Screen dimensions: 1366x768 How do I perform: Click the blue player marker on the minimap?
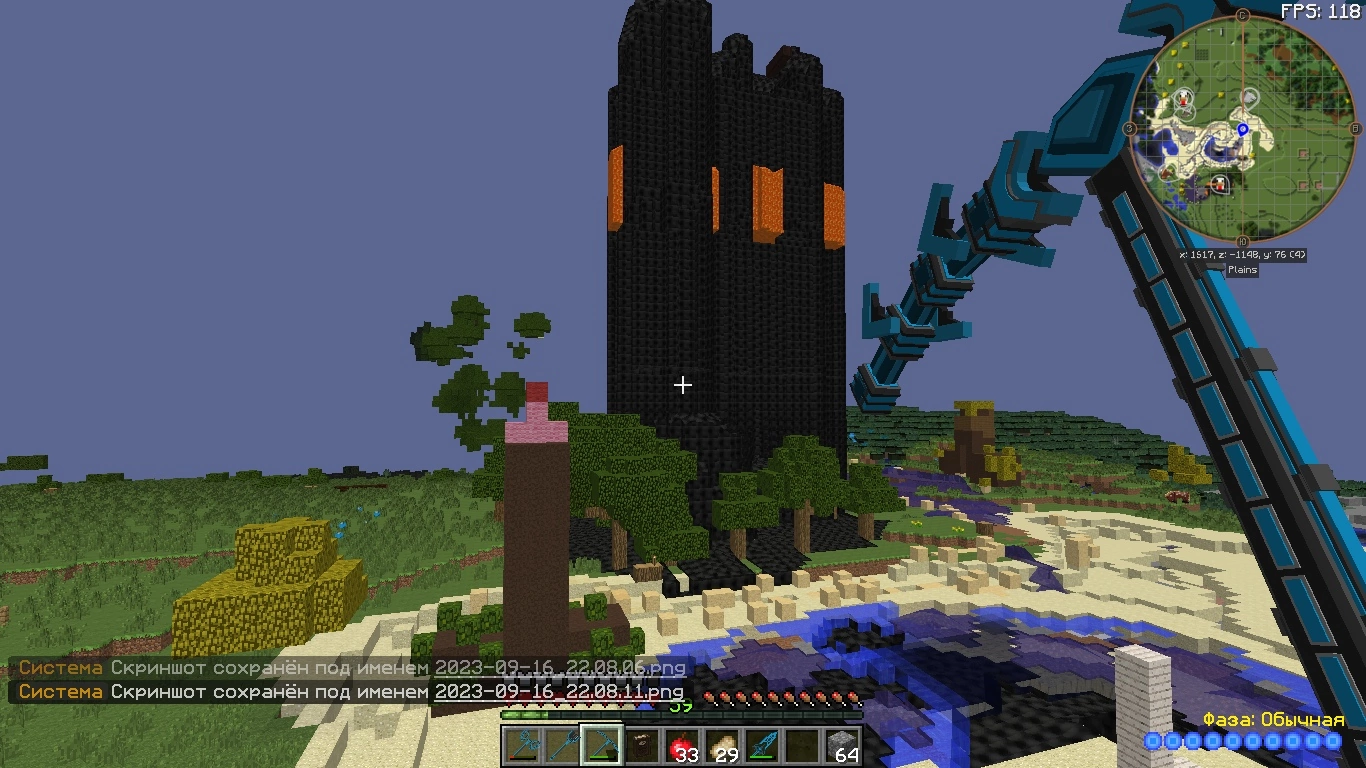click(1243, 129)
